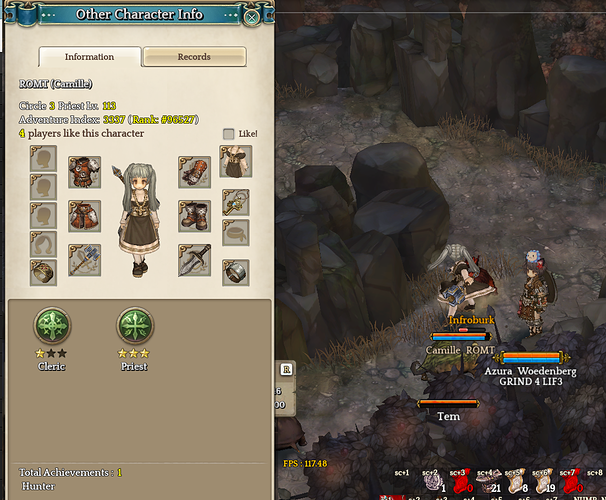
Task: Inspect the equipped boots slot
Action: coord(195,215)
